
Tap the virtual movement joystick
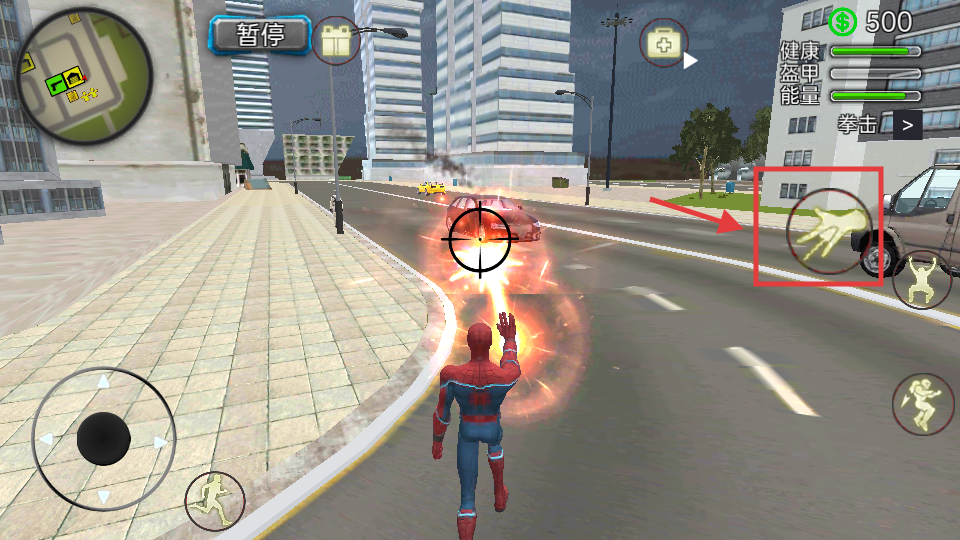[104, 438]
